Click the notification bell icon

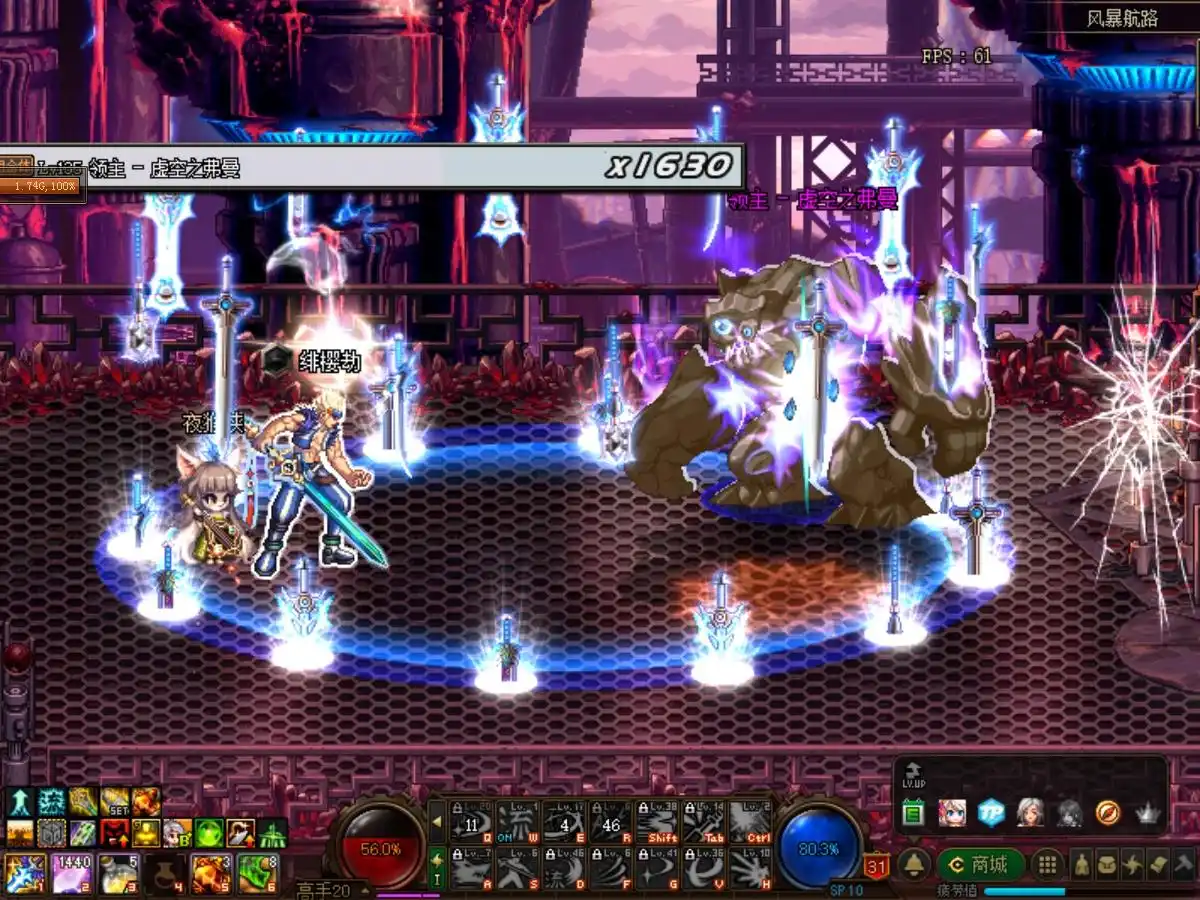[913, 865]
